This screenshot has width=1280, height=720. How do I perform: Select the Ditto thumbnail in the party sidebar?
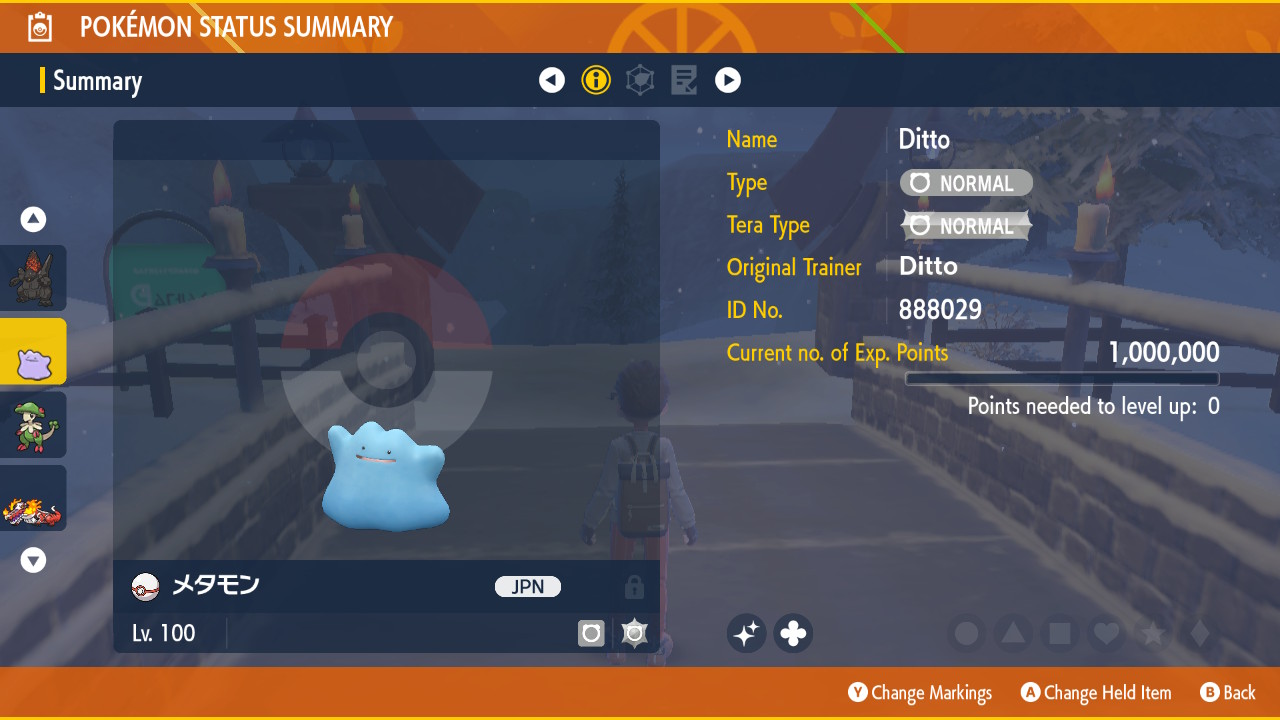point(33,351)
